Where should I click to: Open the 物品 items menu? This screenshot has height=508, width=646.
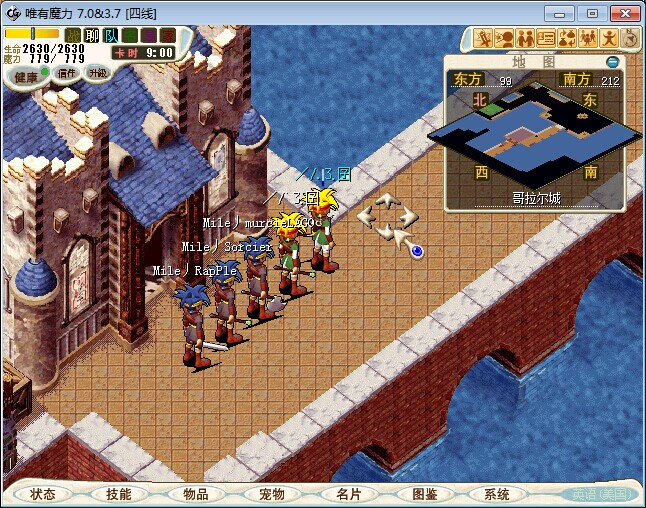click(x=195, y=494)
